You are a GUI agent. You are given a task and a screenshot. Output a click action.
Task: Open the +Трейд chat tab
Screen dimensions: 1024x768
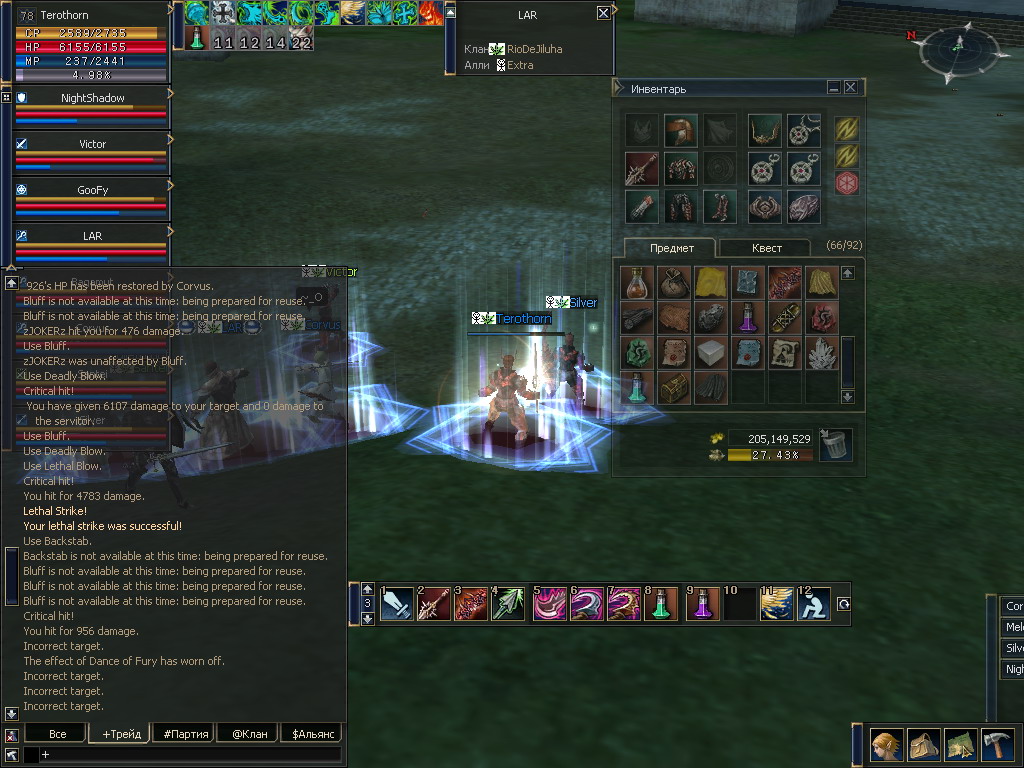click(119, 734)
